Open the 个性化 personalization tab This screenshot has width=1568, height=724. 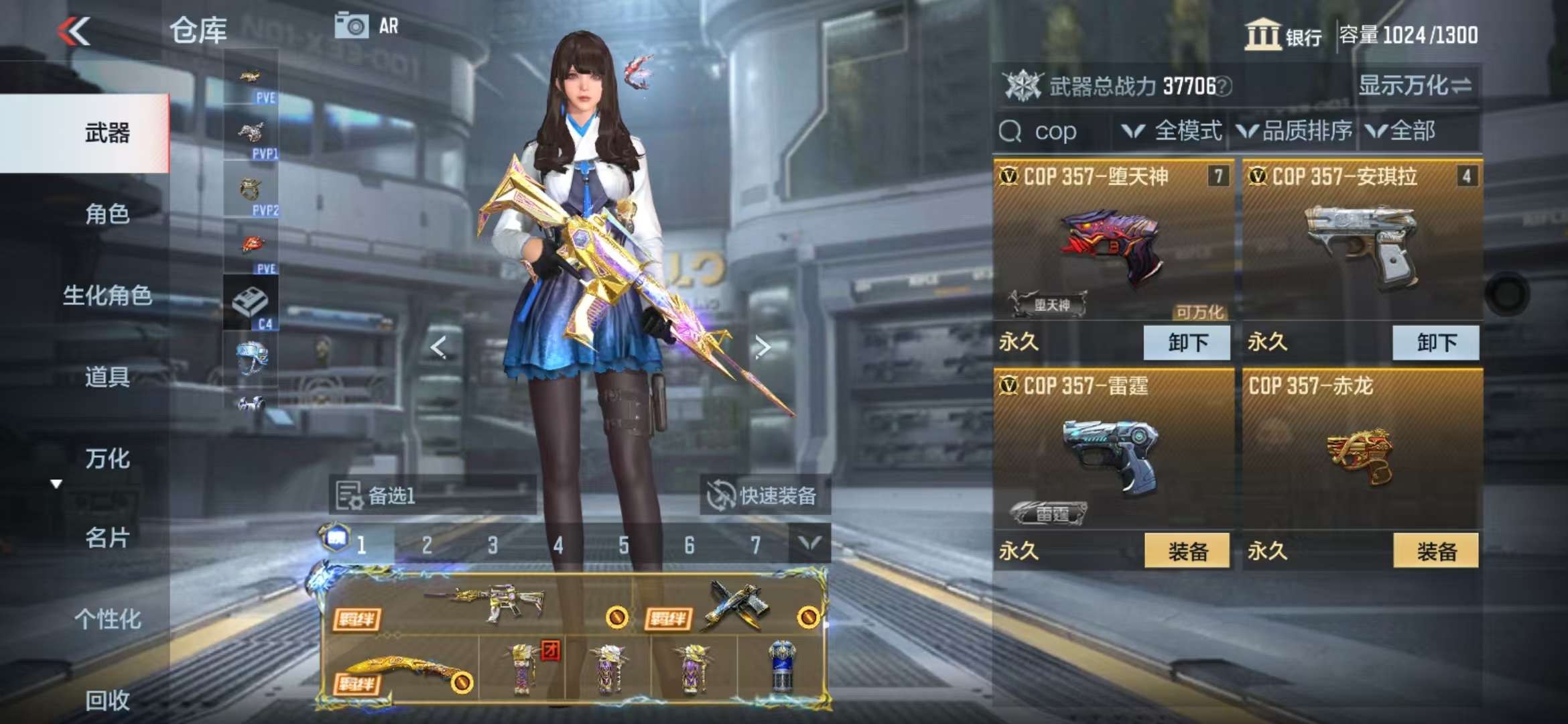(107, 619)
